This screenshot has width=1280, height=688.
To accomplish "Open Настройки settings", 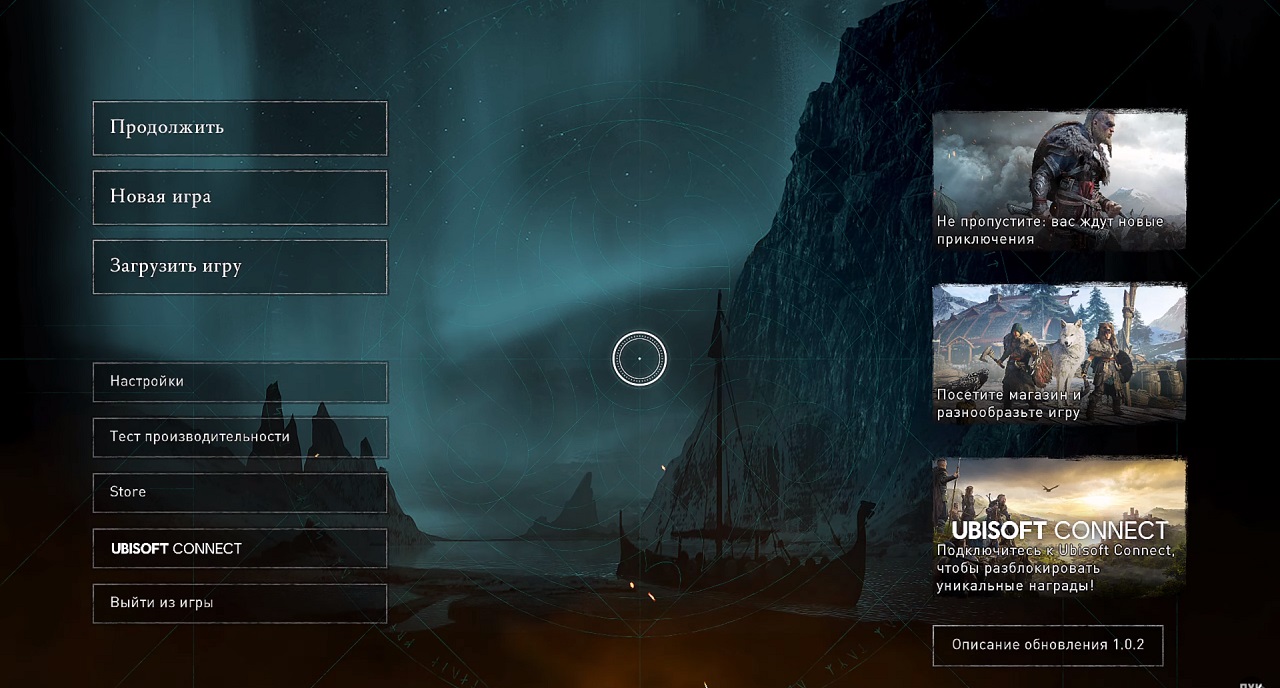I will [240, 382].
